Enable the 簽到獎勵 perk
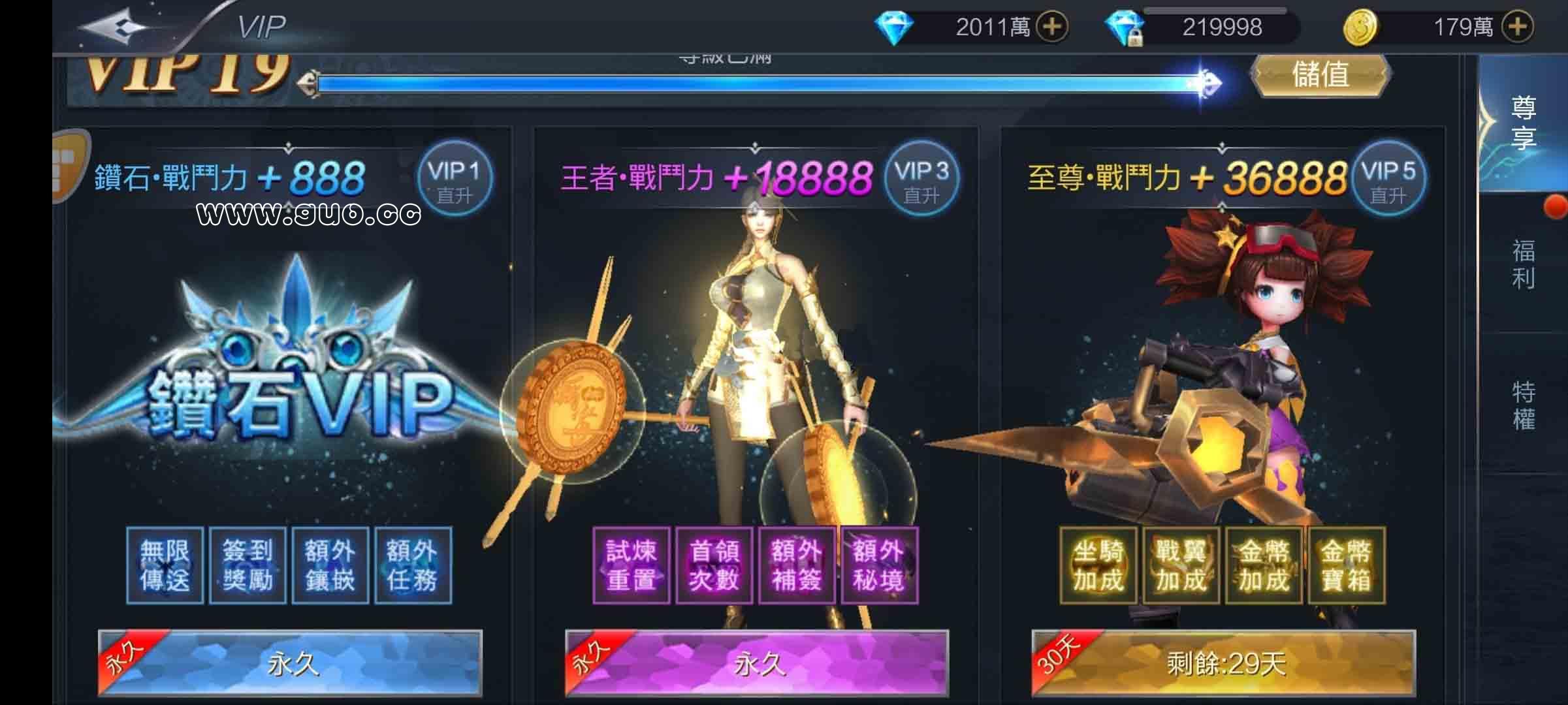Viewport: 1568px width, 705px height. tap(247, 565)
